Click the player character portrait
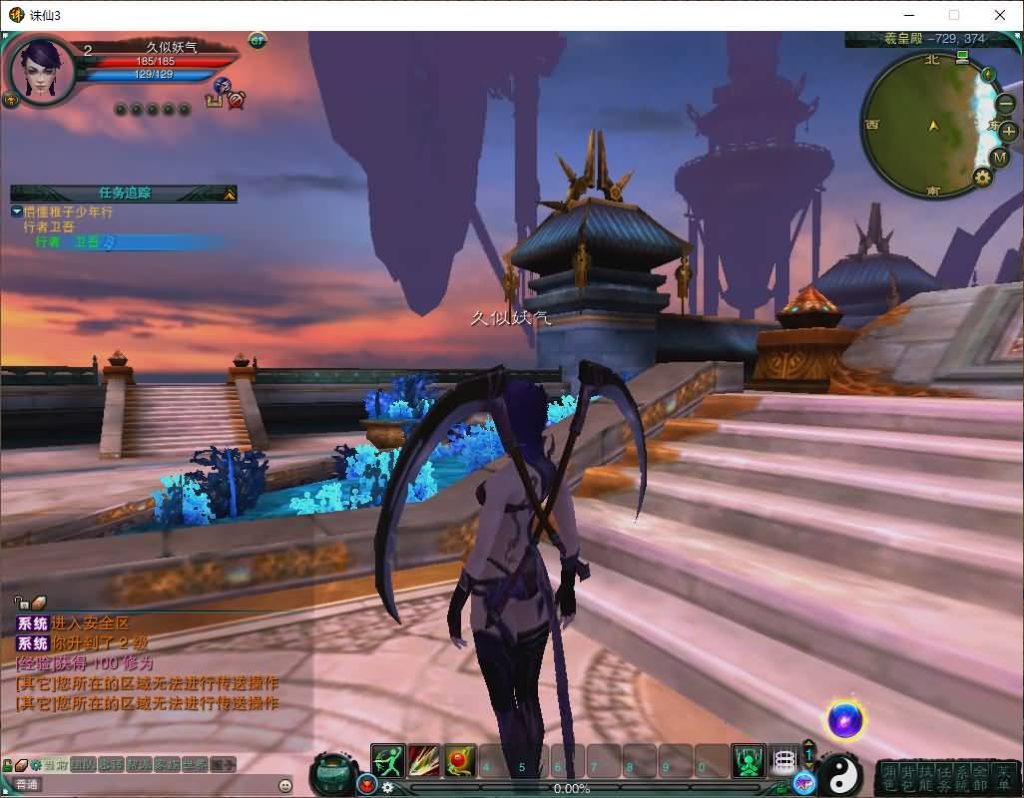 click(x=42, y=68)
